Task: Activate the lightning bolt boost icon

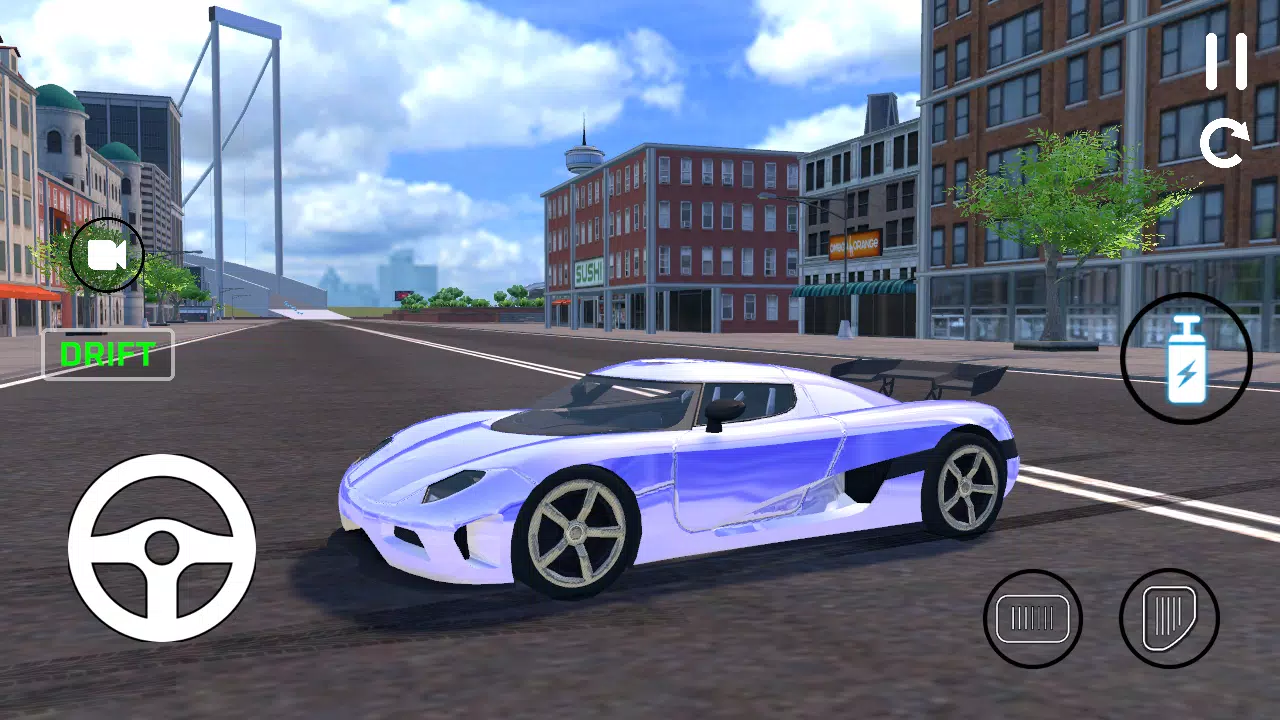Action: pyautogui.click(x=1185, y=360)
